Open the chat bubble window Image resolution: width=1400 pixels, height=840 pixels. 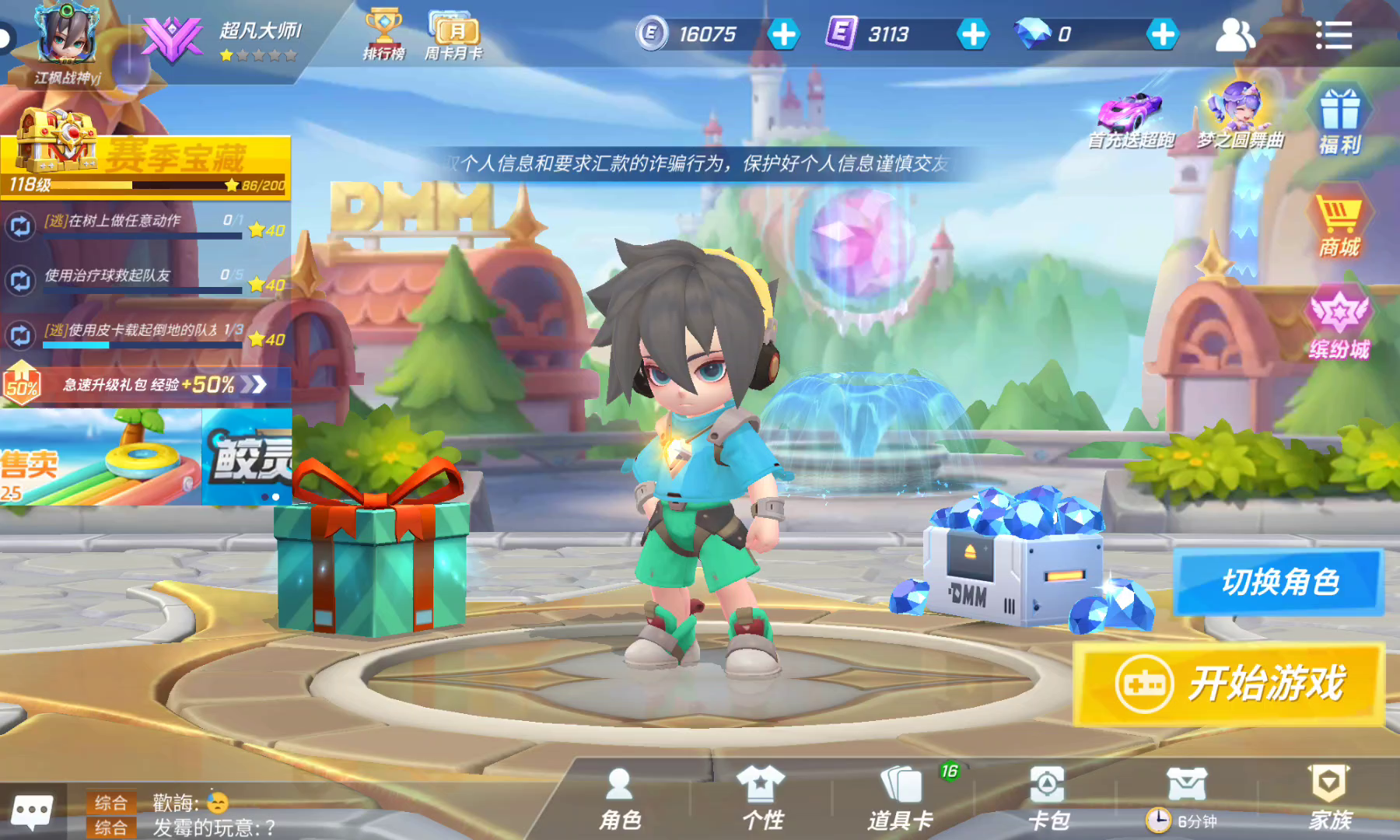coord(32,811)
